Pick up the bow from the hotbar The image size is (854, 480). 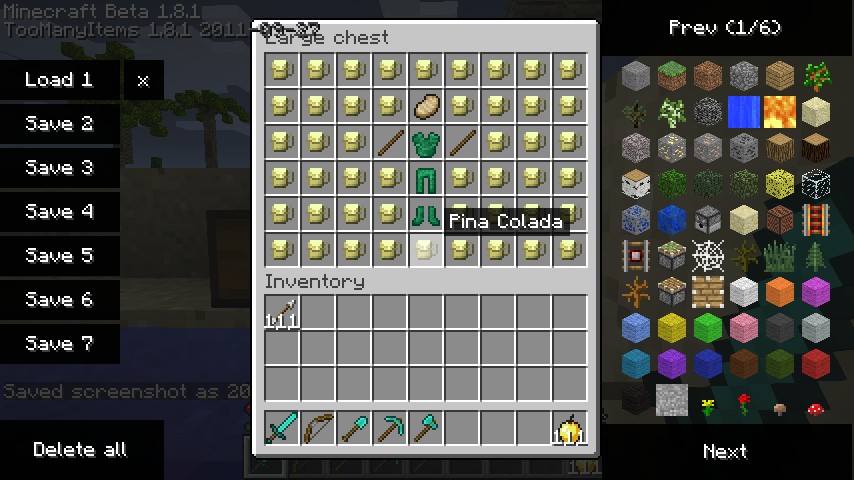coord(318,429)
